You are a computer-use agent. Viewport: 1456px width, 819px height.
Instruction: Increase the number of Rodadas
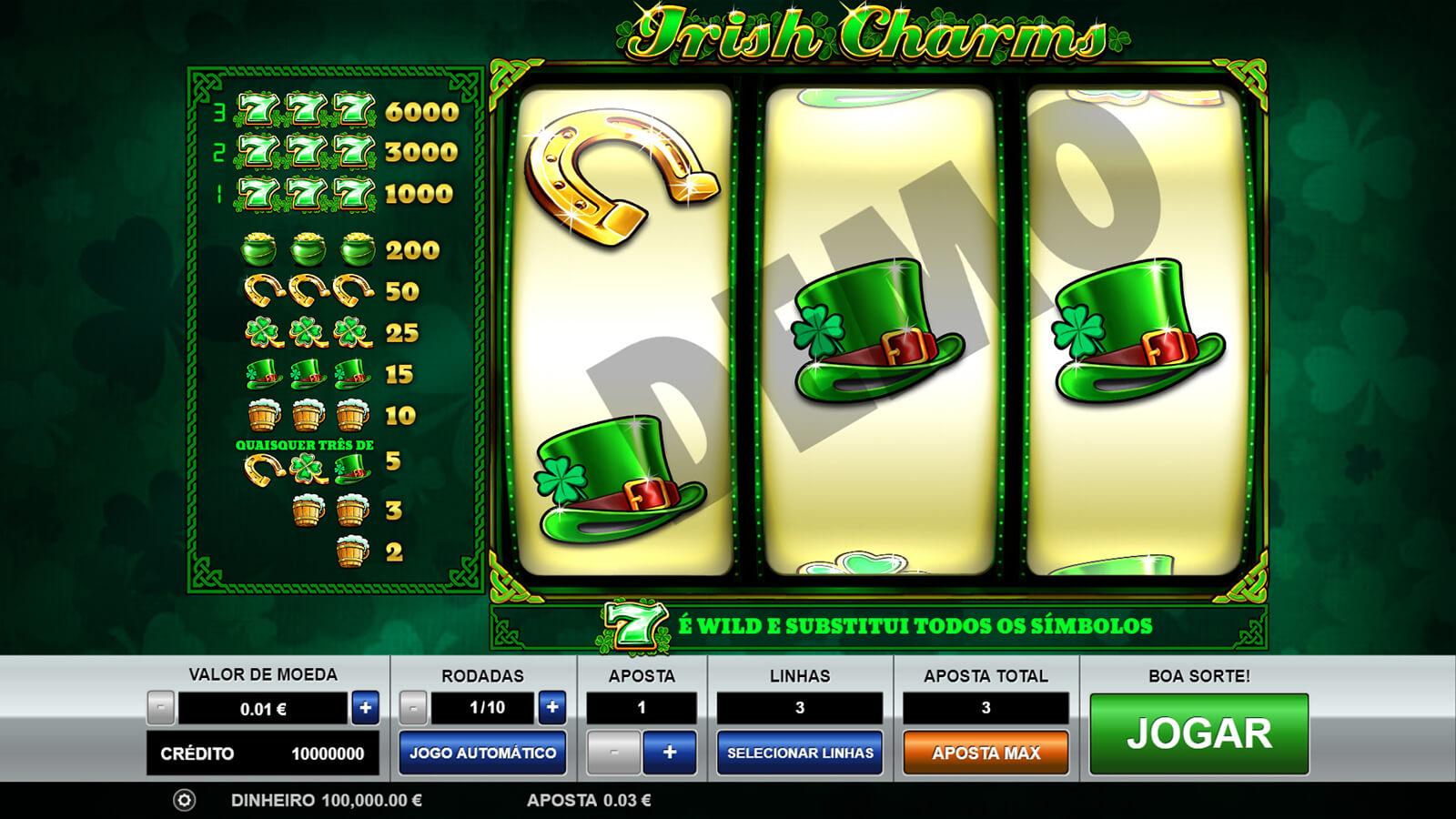552,707
